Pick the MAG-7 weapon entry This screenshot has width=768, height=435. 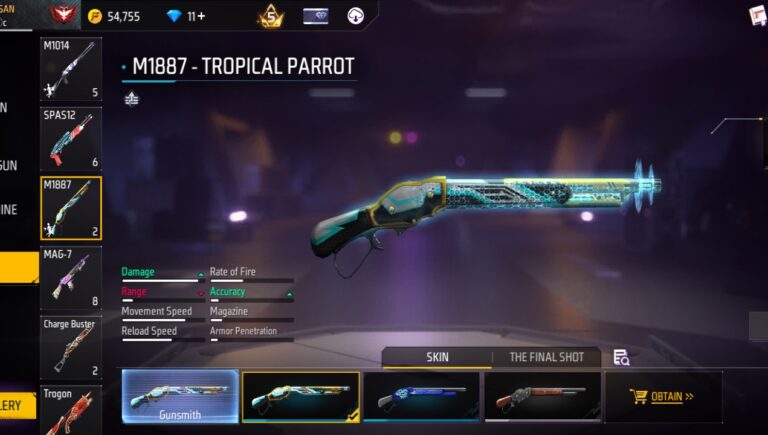point(70,277)
